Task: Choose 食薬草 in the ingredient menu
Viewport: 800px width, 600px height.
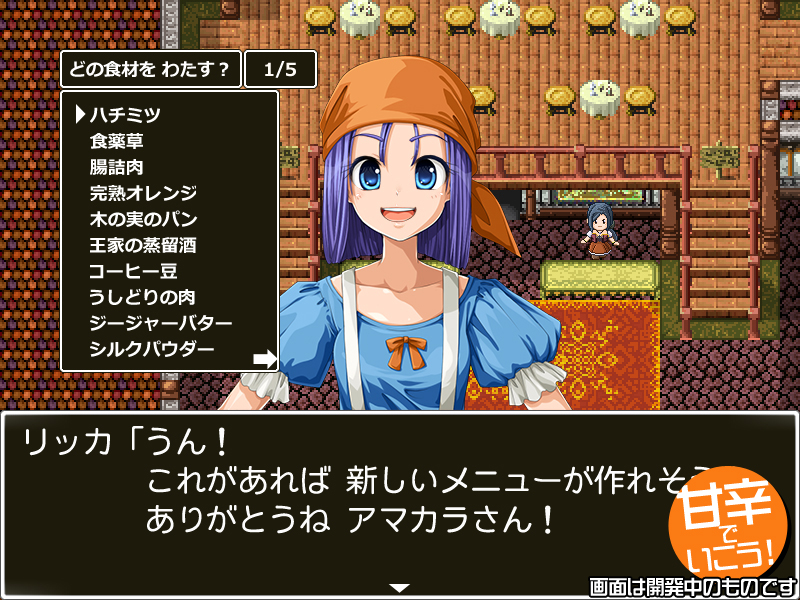Action: click(x=116, y=141)
